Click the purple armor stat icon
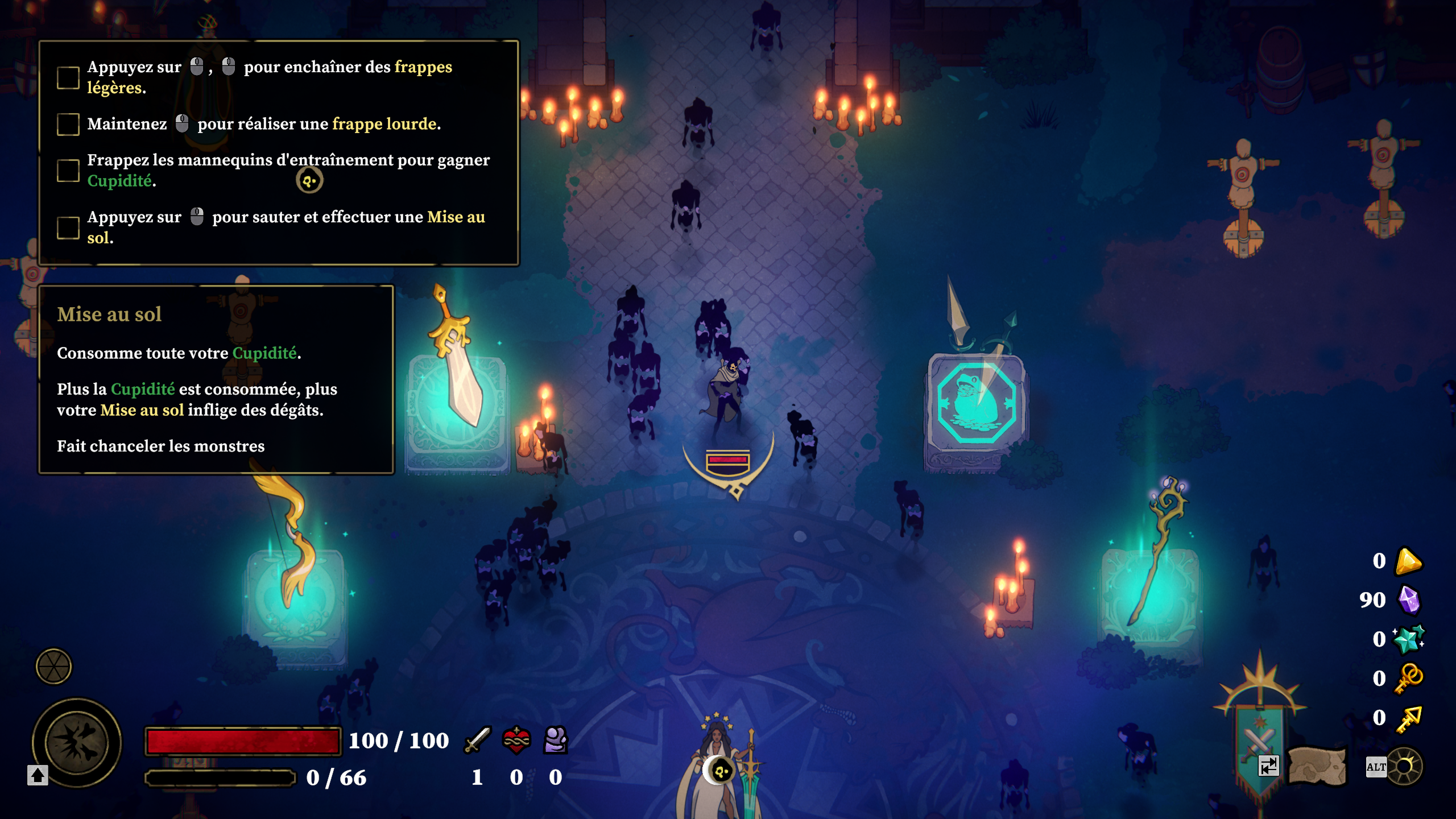1456x819 pixels. pyautogui.click(x=555, y=740)
